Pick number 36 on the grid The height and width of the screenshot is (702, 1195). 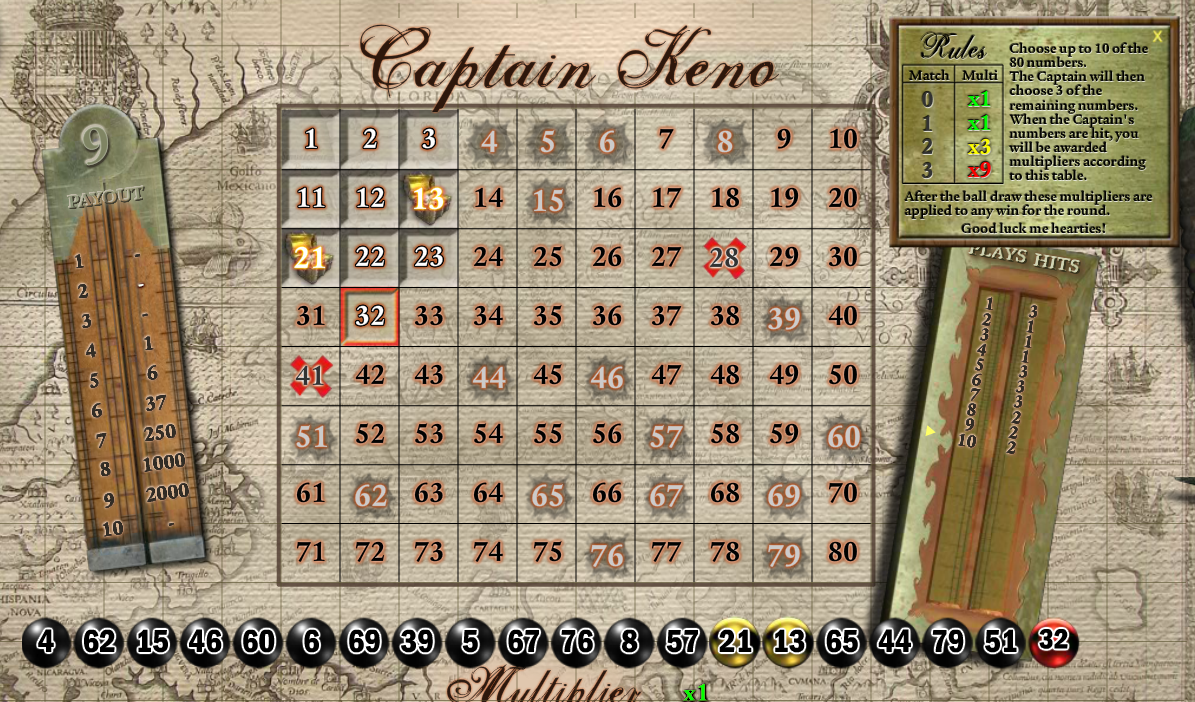[606, 317]
